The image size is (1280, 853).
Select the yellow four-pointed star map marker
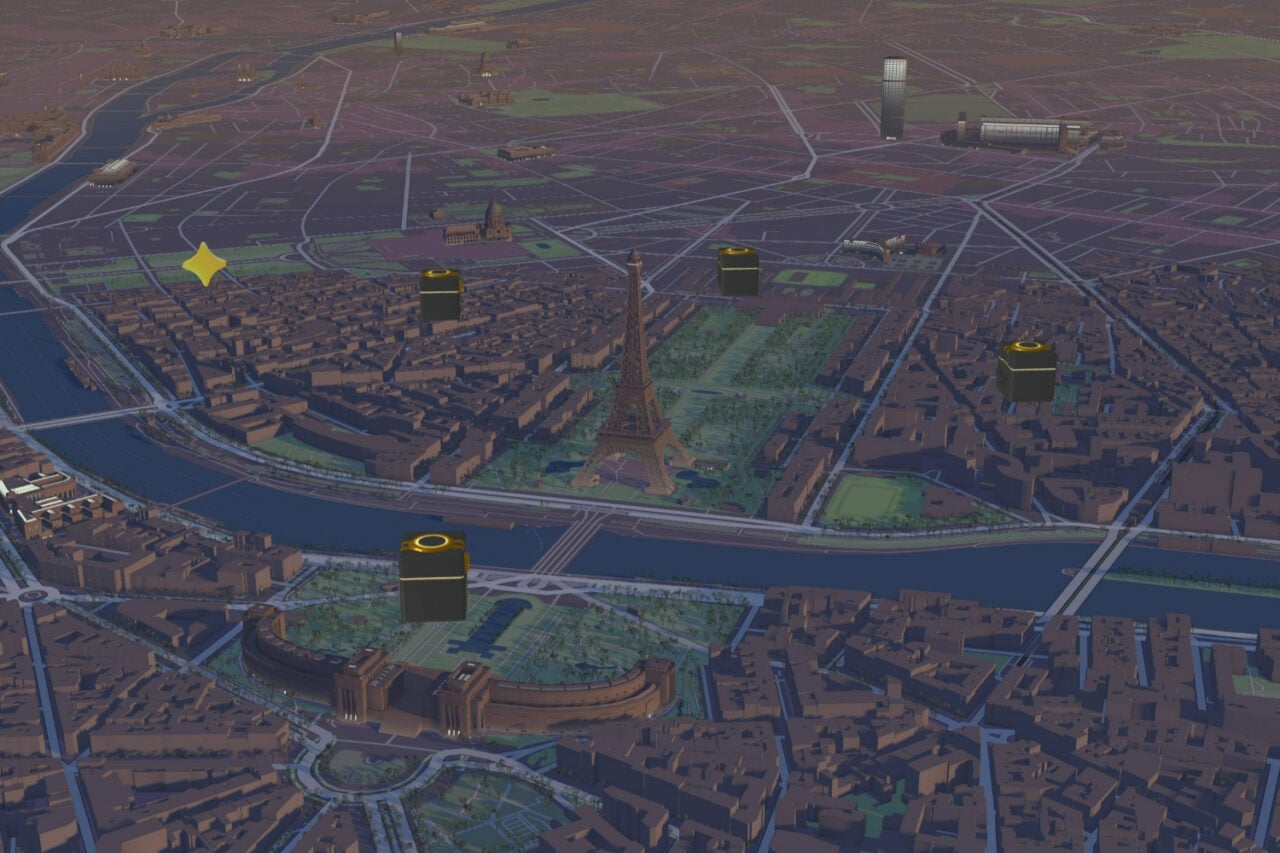(x=204, y=264)
